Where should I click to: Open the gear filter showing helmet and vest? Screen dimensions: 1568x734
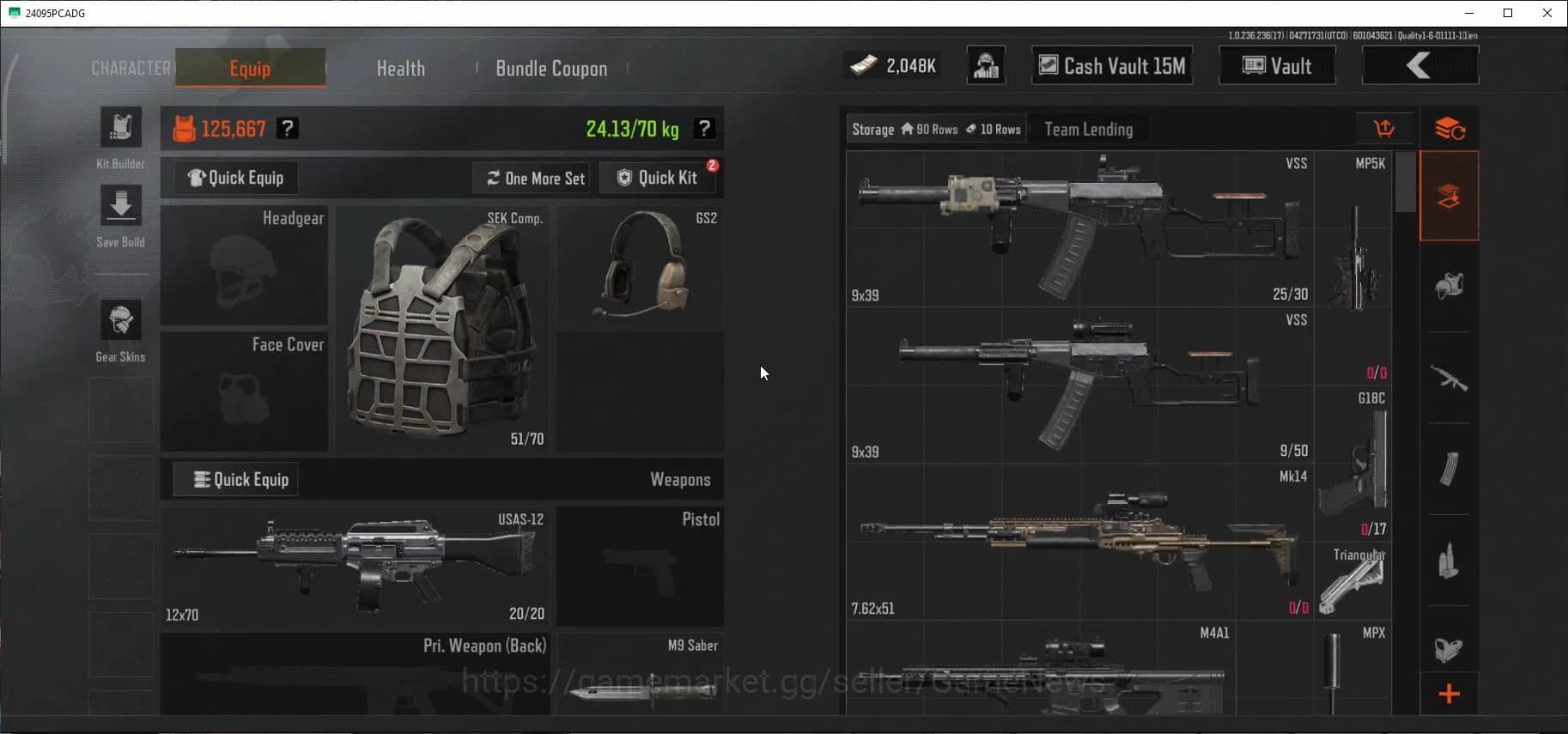coord(1449,284)
